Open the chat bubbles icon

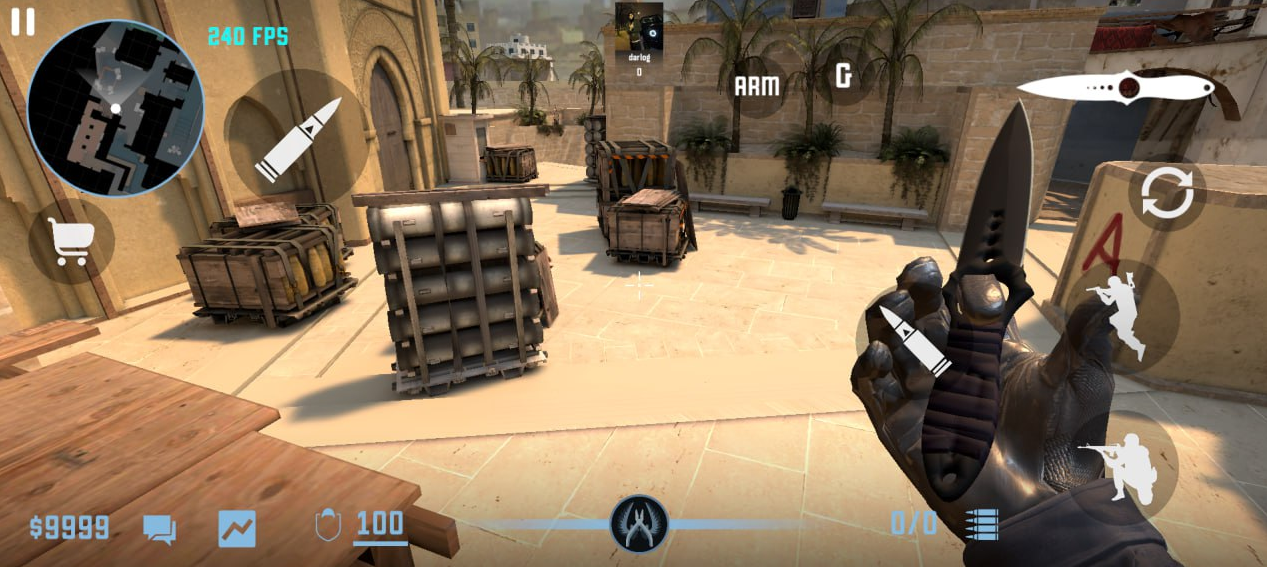(x=159, y=529)
